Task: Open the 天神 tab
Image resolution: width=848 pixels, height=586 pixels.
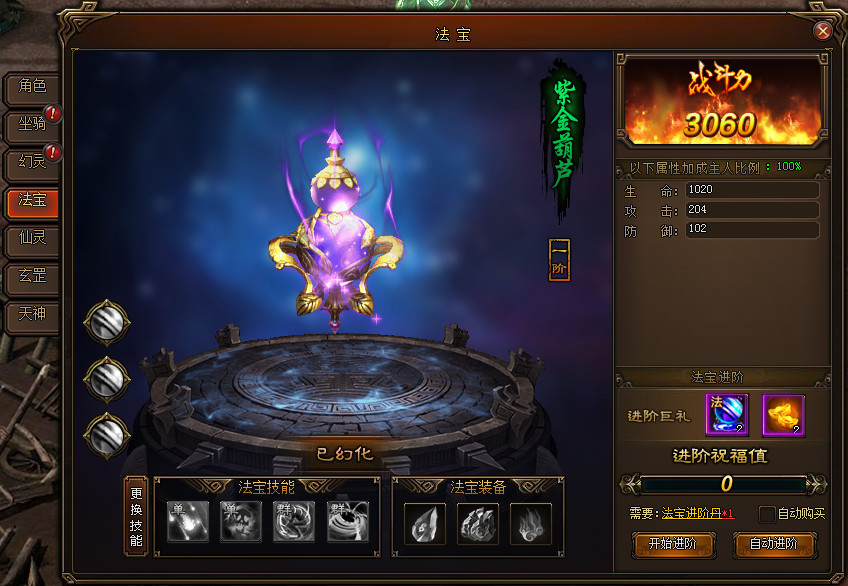Action: coord(33,315)
